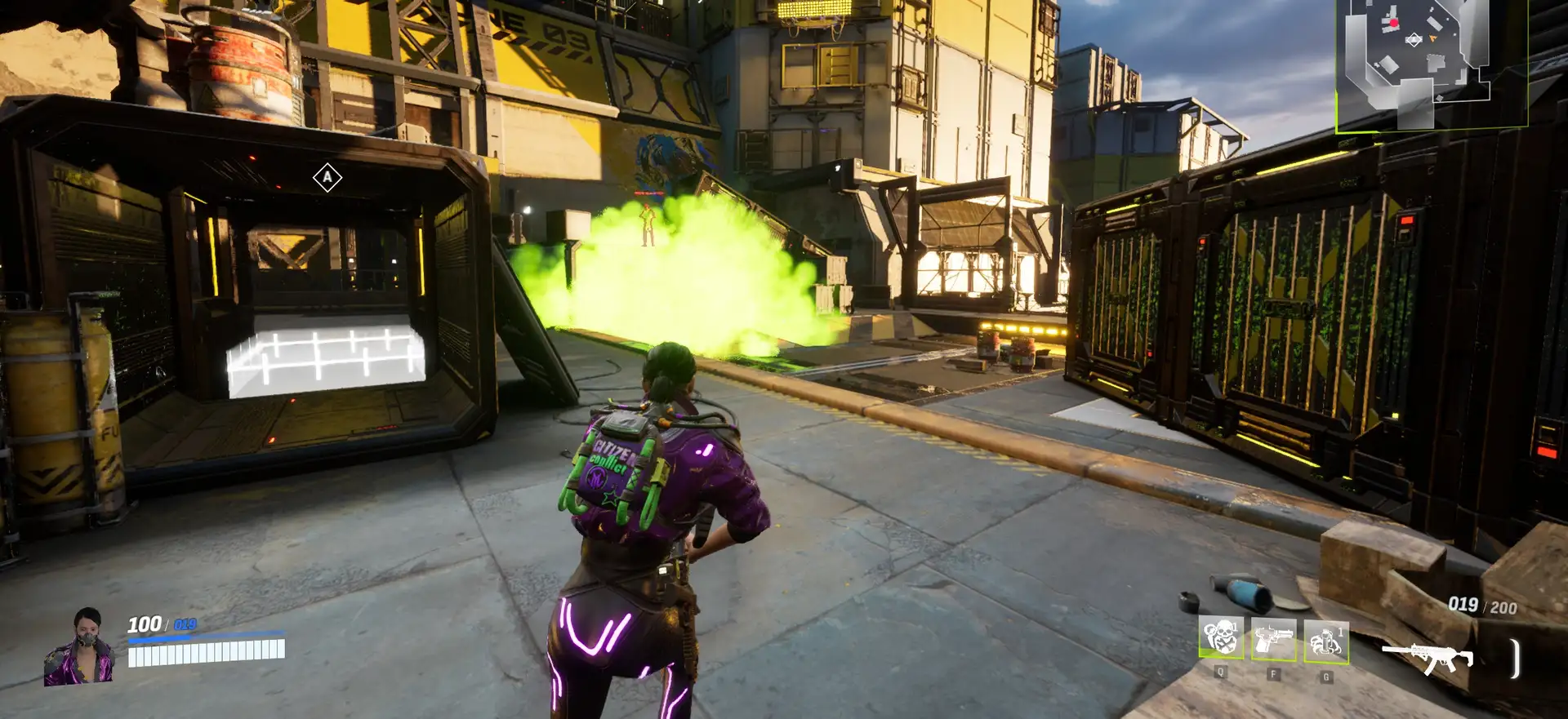Open the minimap

point(1431,65)
